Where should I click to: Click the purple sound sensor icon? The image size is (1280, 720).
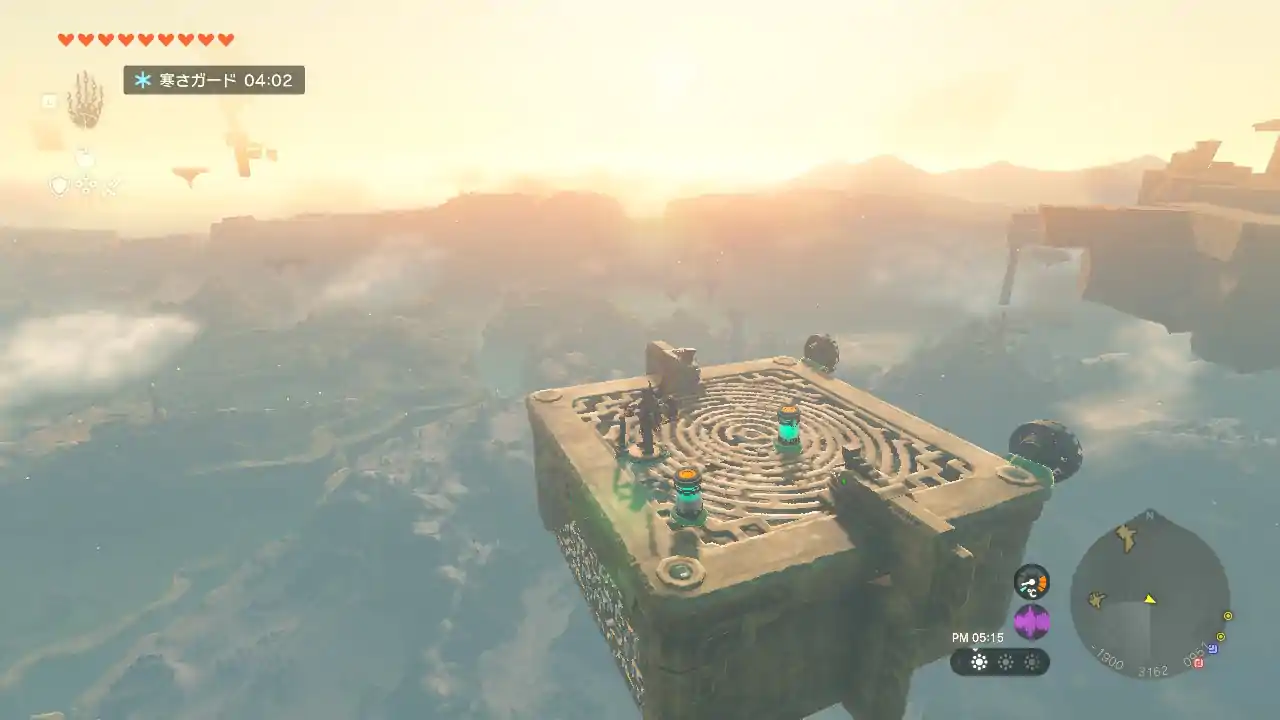(x=1031, y=622)
